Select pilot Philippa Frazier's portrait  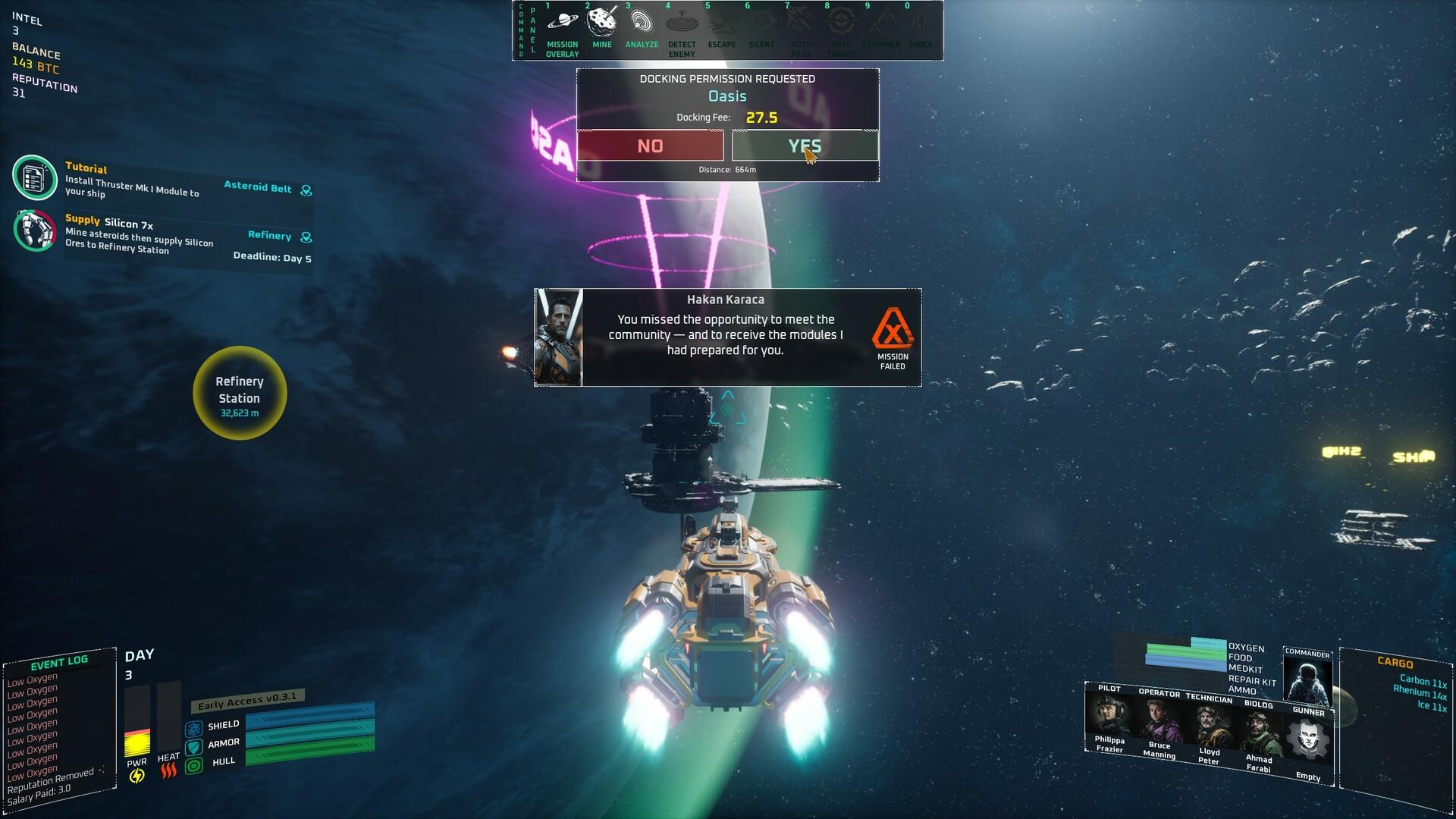pyautogui.click(x=1109, y=715)
